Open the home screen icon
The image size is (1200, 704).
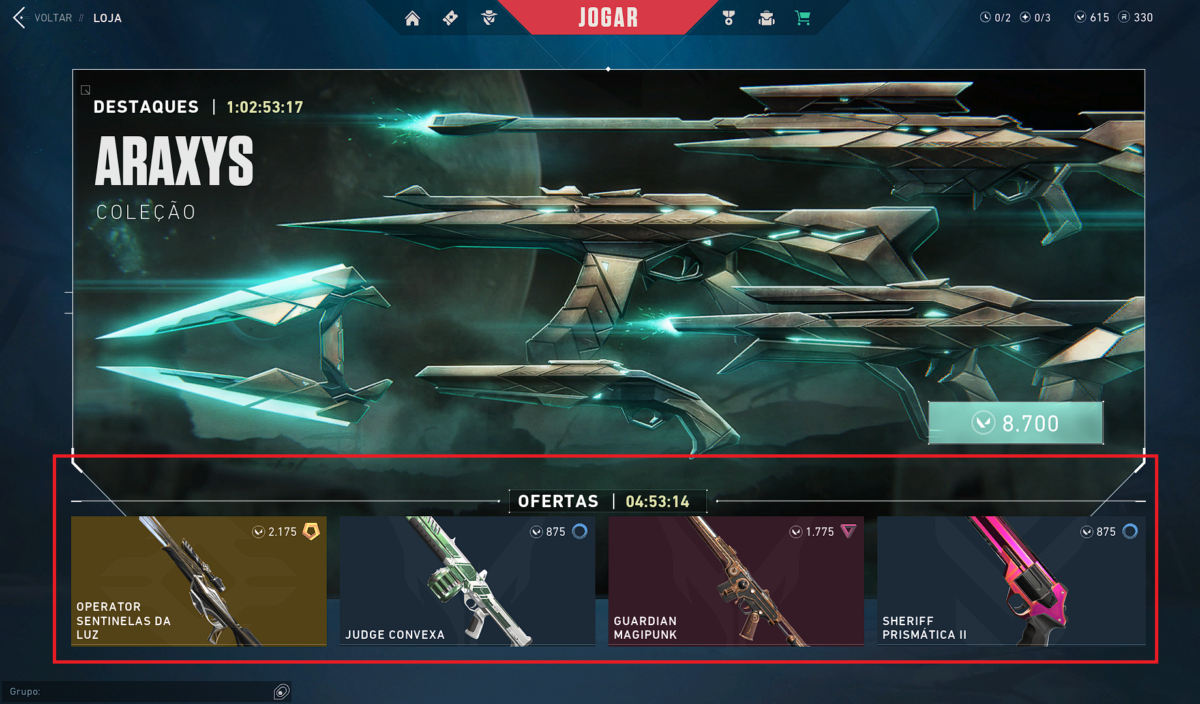412,18
